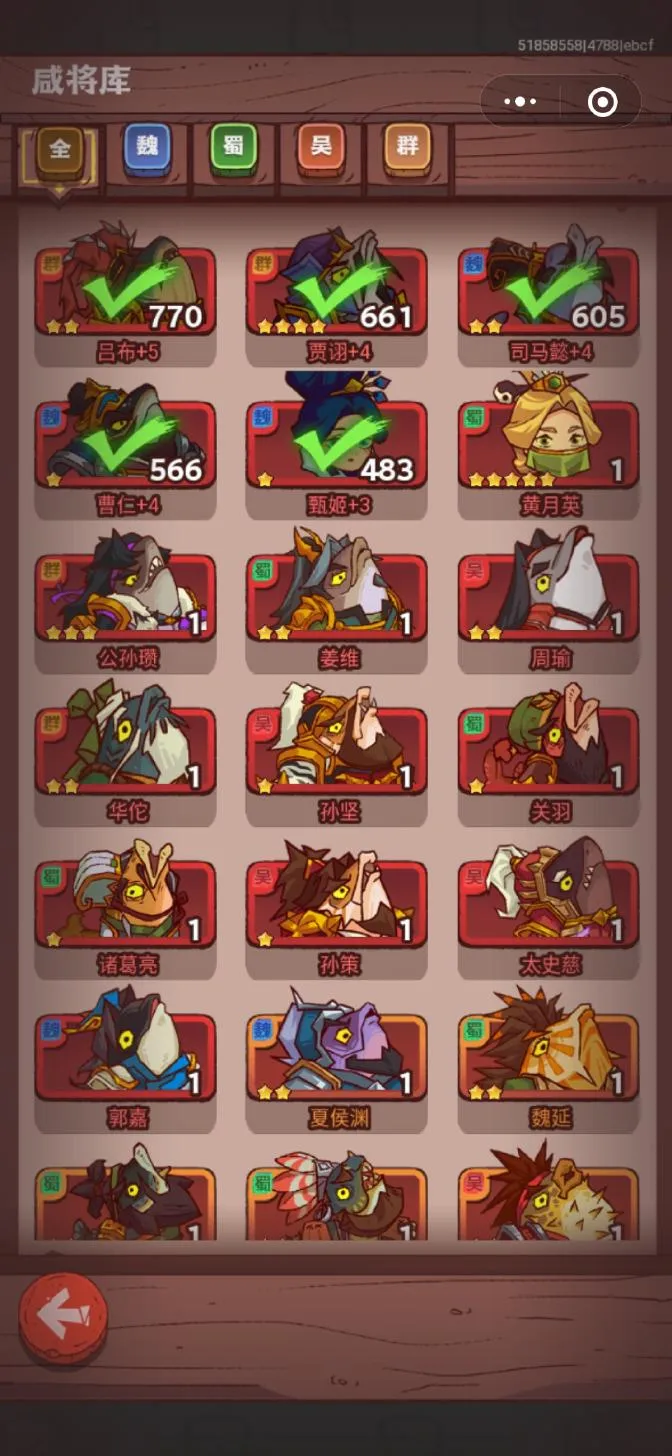Open the mini-program three-dot menu
Screen dimensions: 672x1456
(x=520, y=101)
